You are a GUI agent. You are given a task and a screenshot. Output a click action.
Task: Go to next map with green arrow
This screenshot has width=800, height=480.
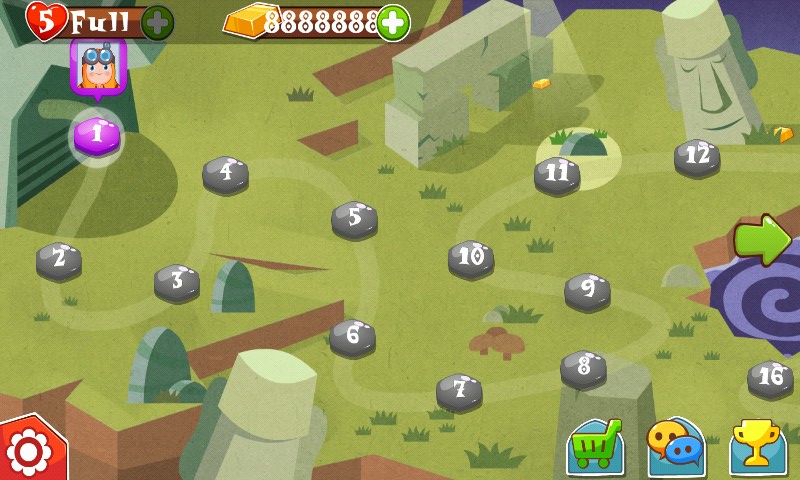762,239
